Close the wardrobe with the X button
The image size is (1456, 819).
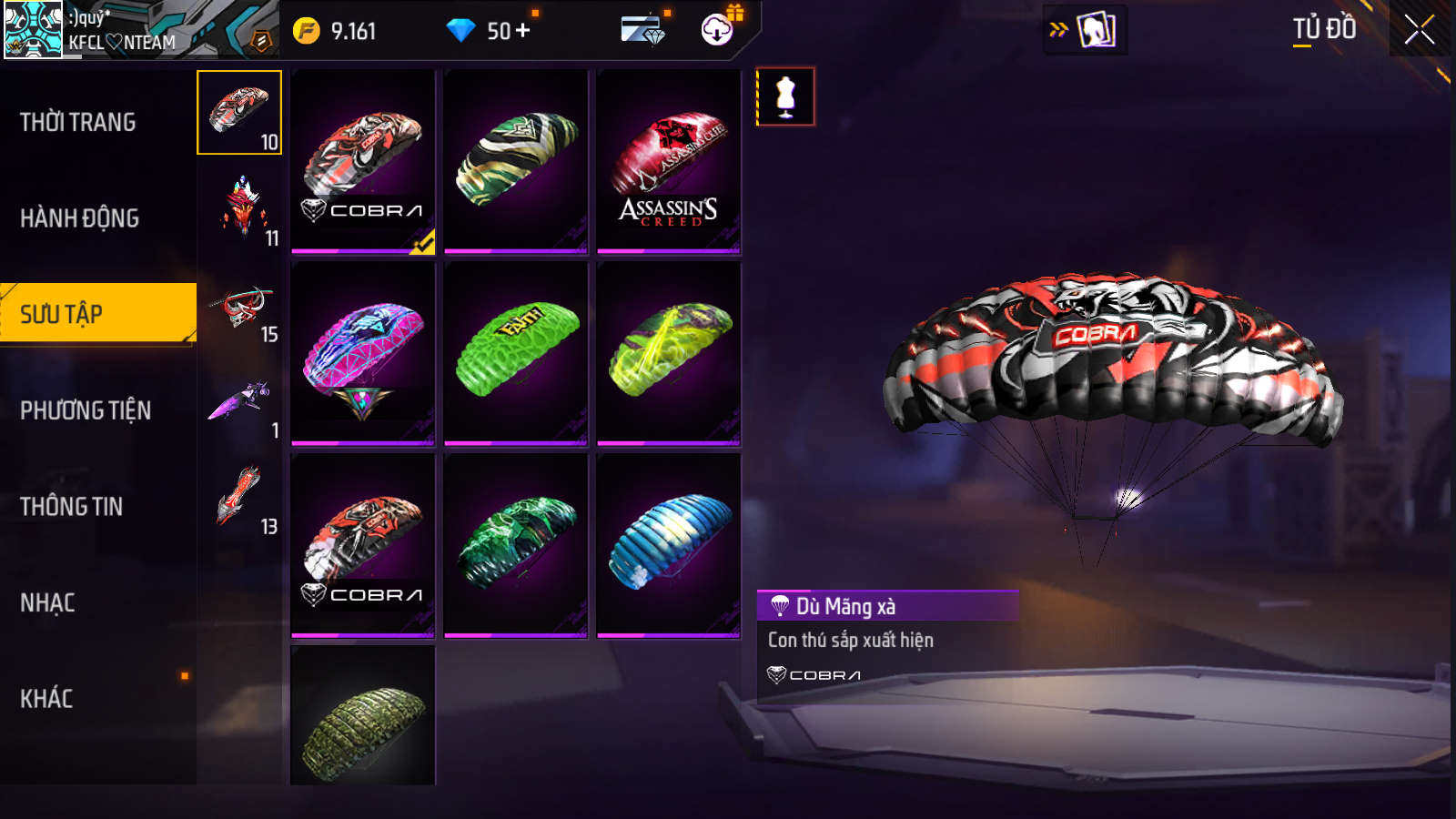pos(1419,30)
